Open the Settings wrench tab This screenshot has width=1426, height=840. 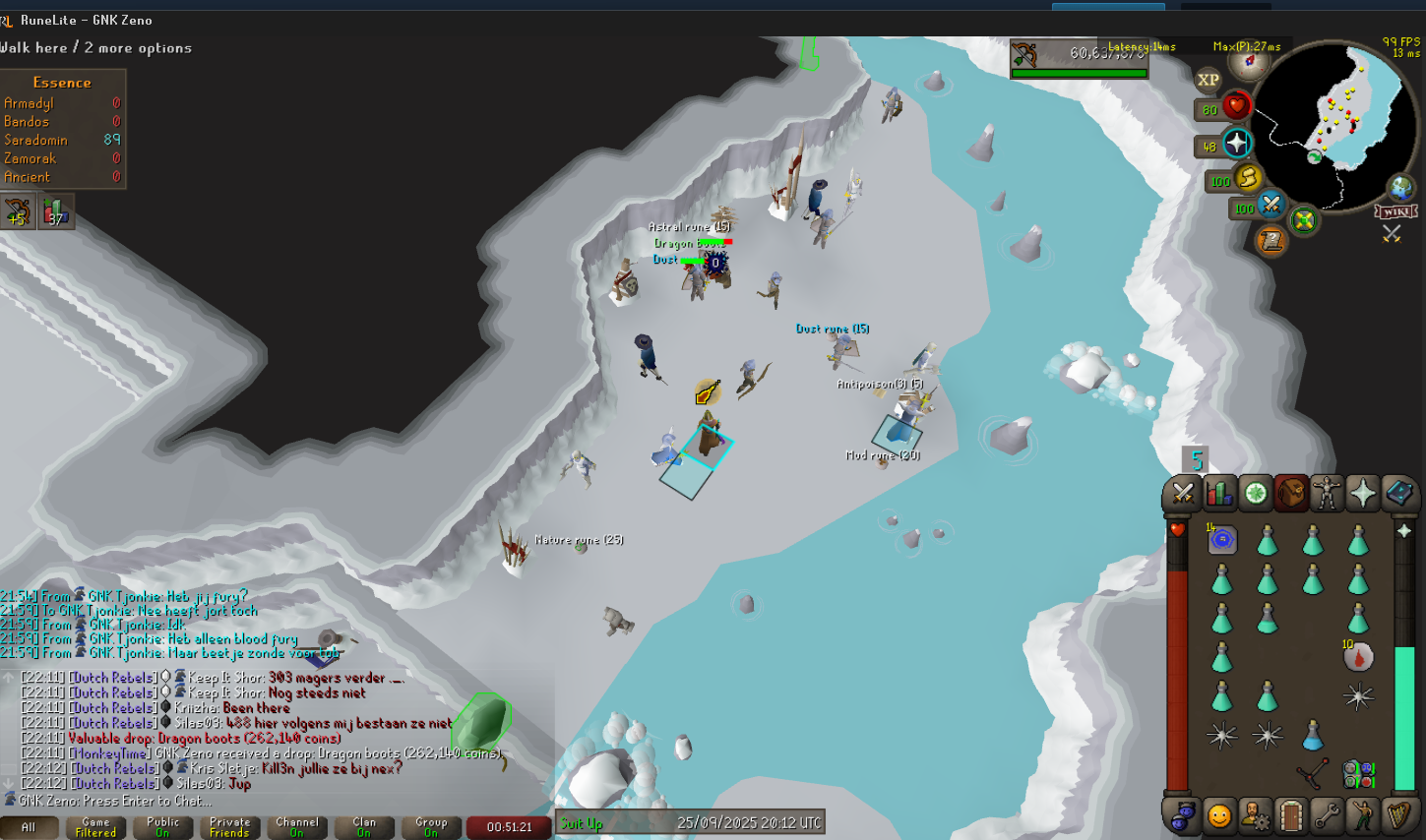coord(1327,815)
